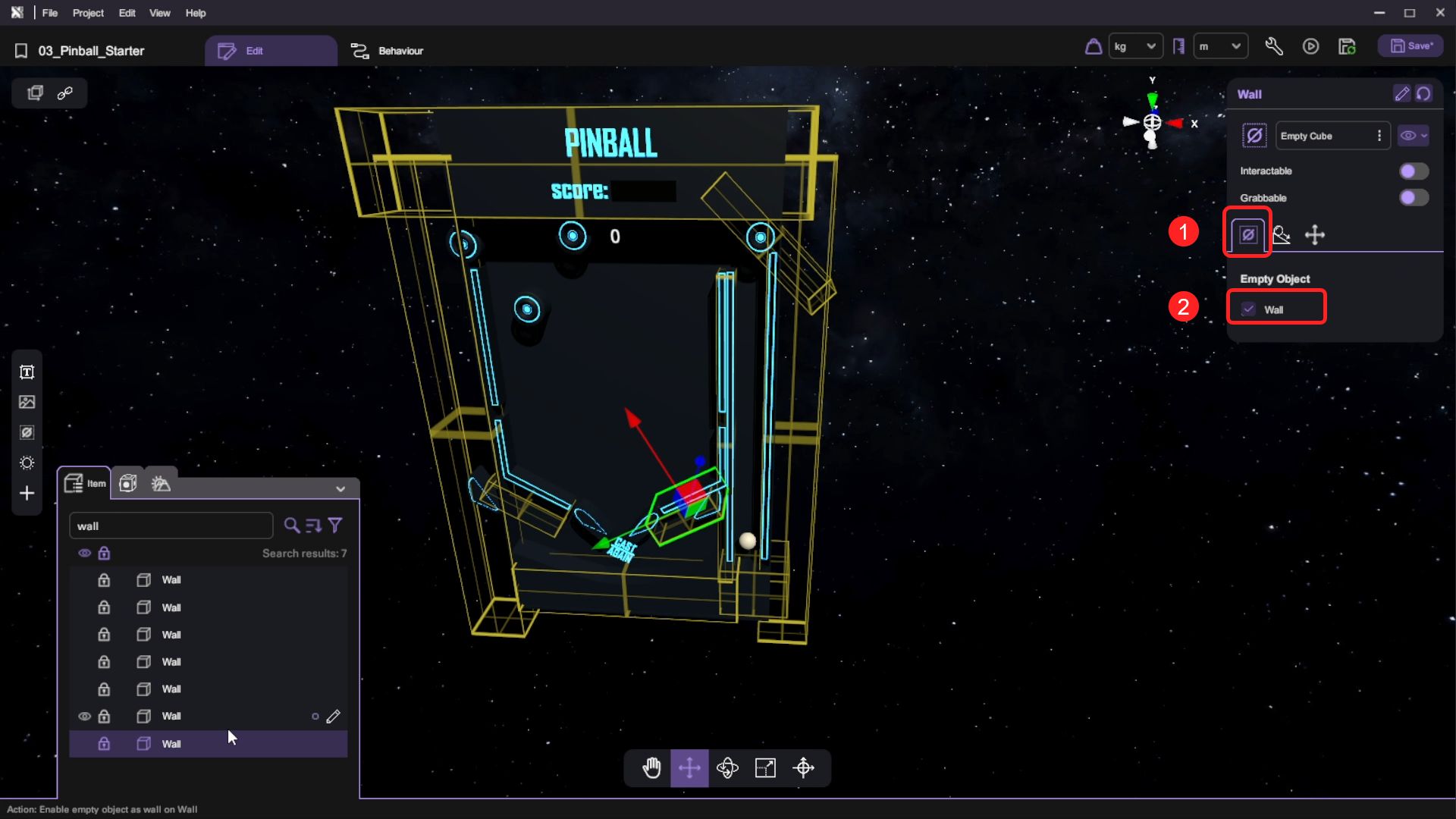Image resolution: width=1456 pixels, height=819 pixels.
Task: Uncheck the Wall checkbox under Empty Object
Action: (1248, 309)
